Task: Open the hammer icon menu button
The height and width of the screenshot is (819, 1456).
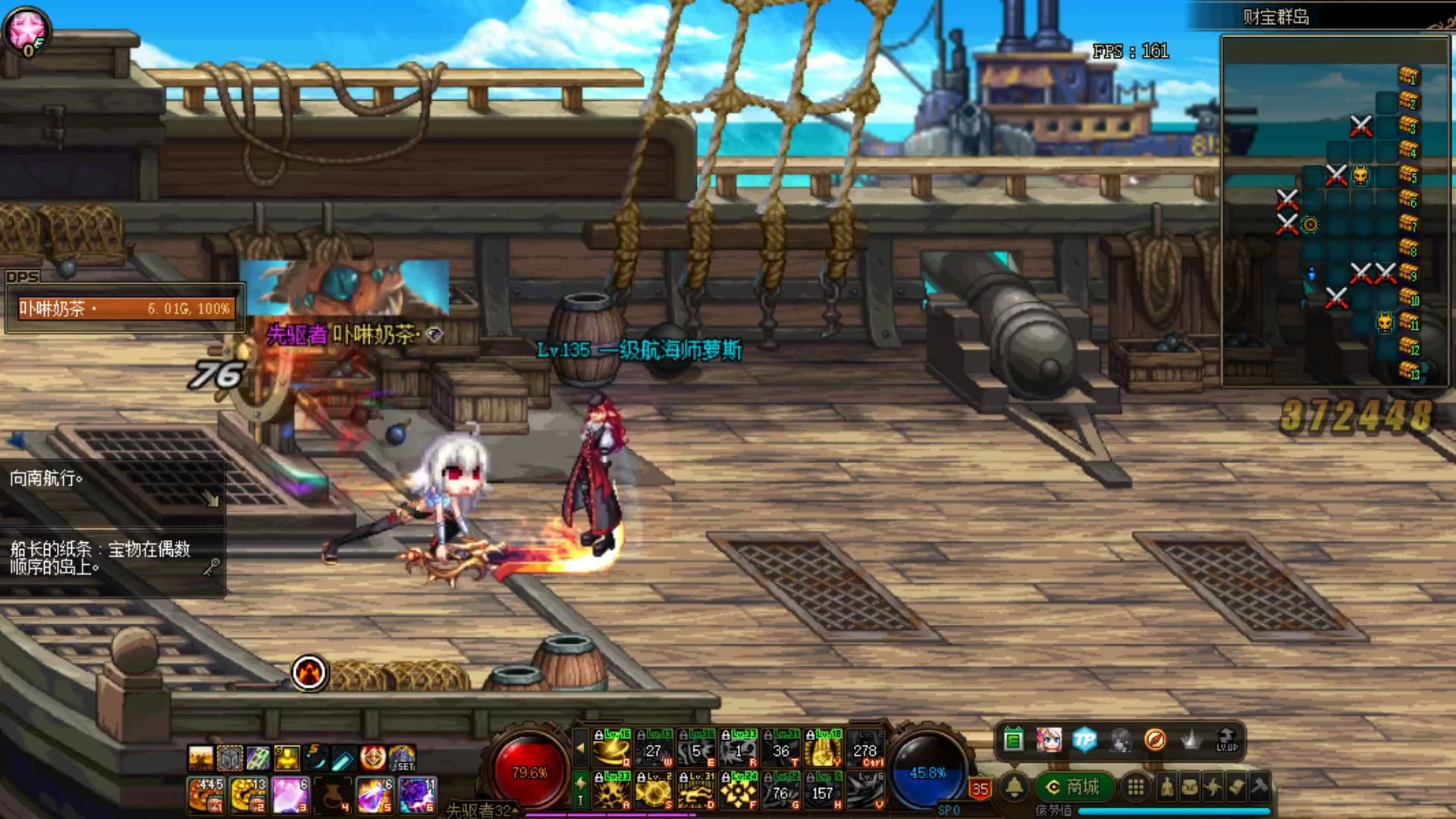Action: tap(1260, 787)
